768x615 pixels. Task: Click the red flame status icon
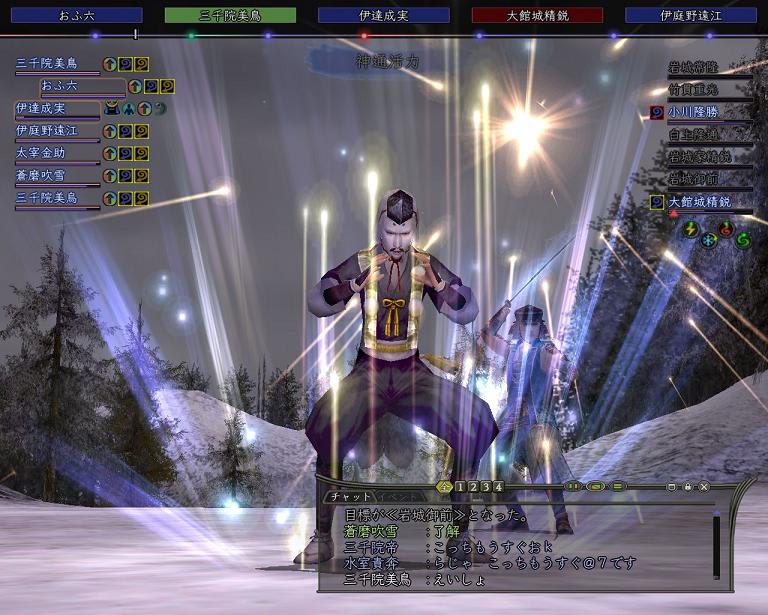(726, 228)
